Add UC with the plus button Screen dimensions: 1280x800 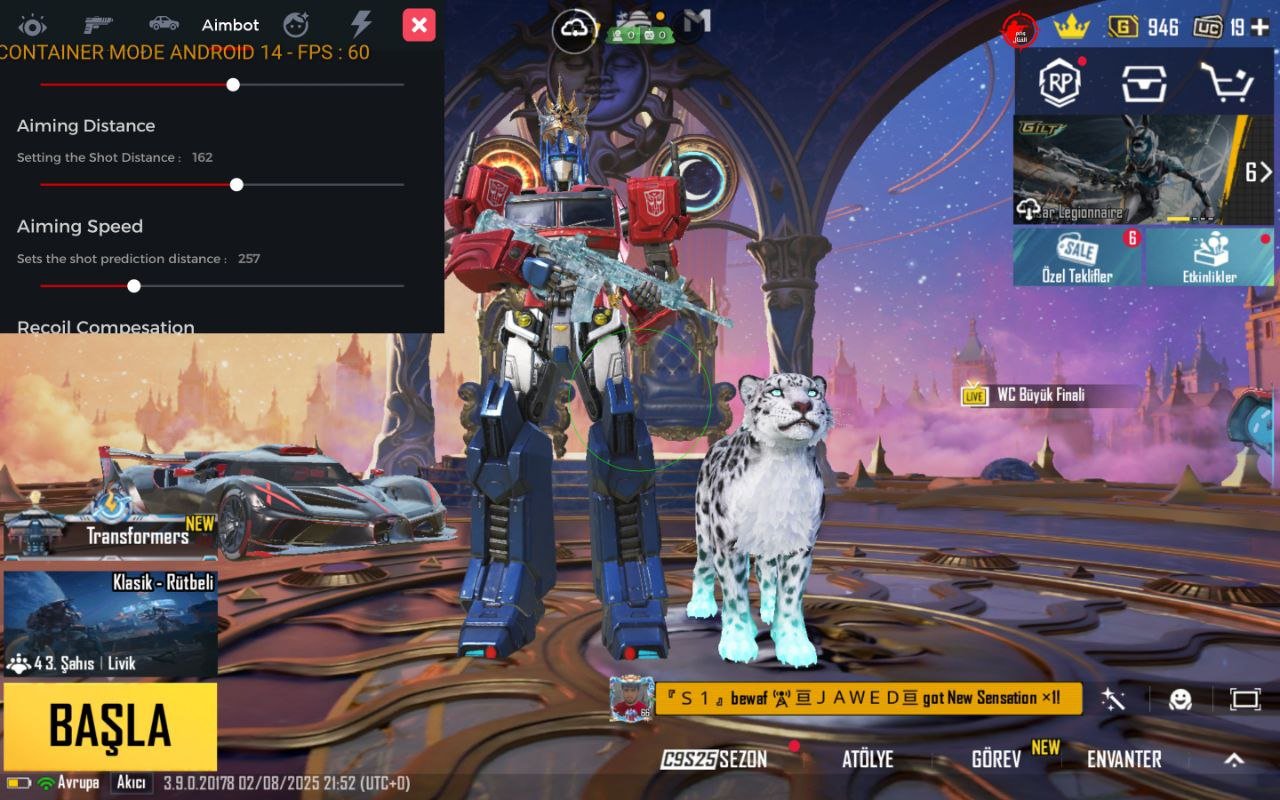[x=1259, y=27]
